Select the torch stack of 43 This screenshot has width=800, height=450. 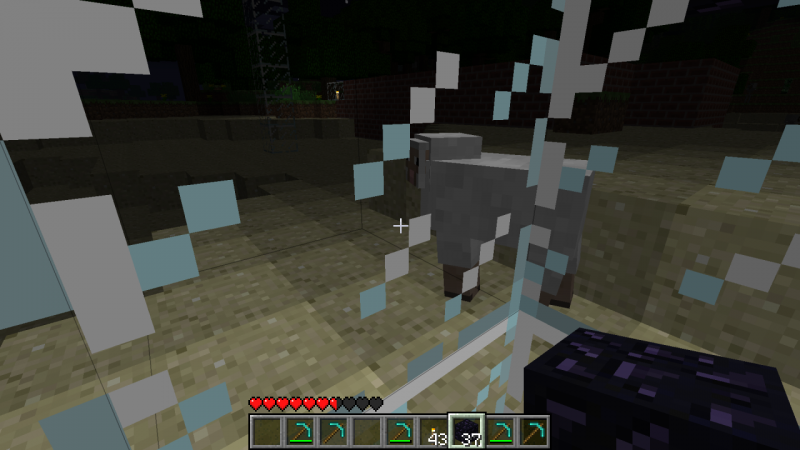pyautogui.click(x=433, y=432)
